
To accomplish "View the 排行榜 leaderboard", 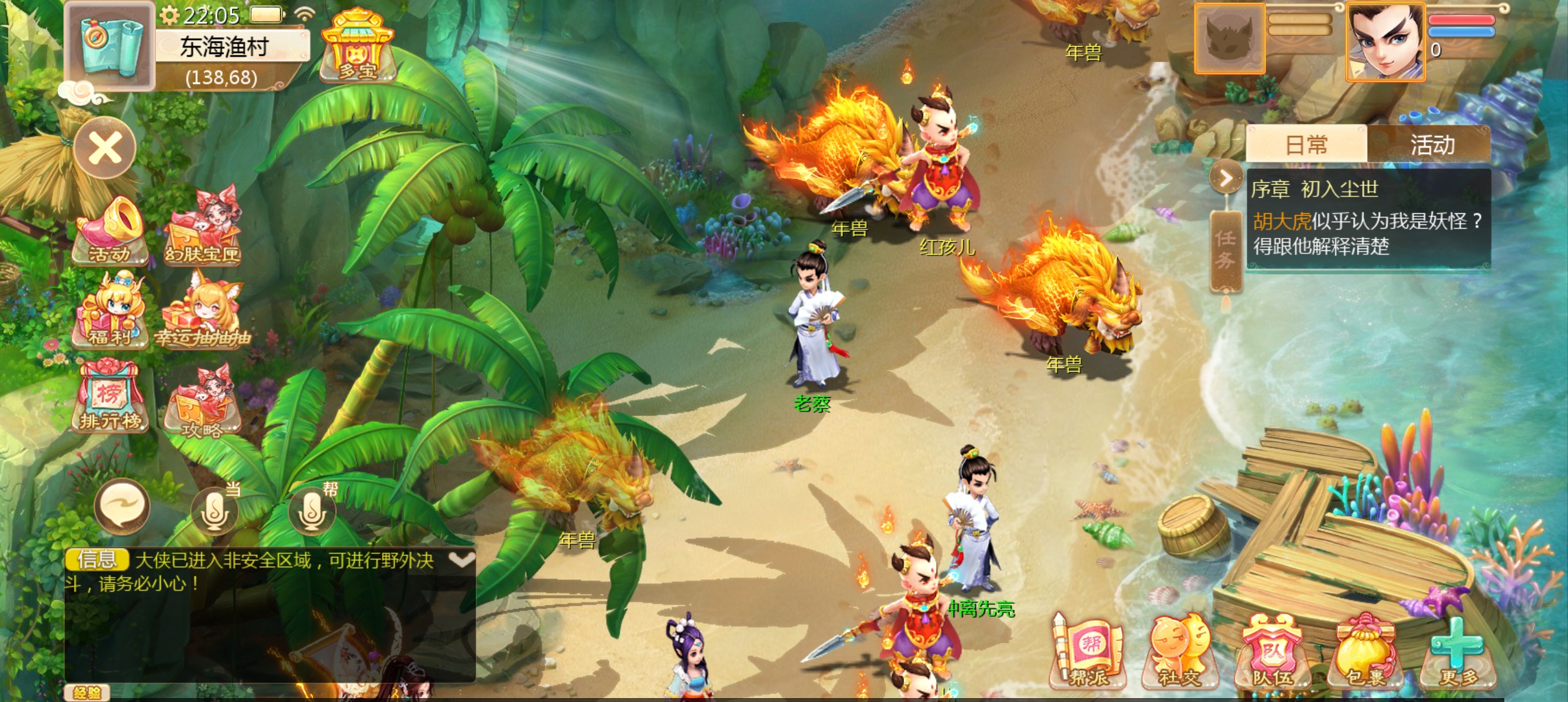I will pos(110,396).
